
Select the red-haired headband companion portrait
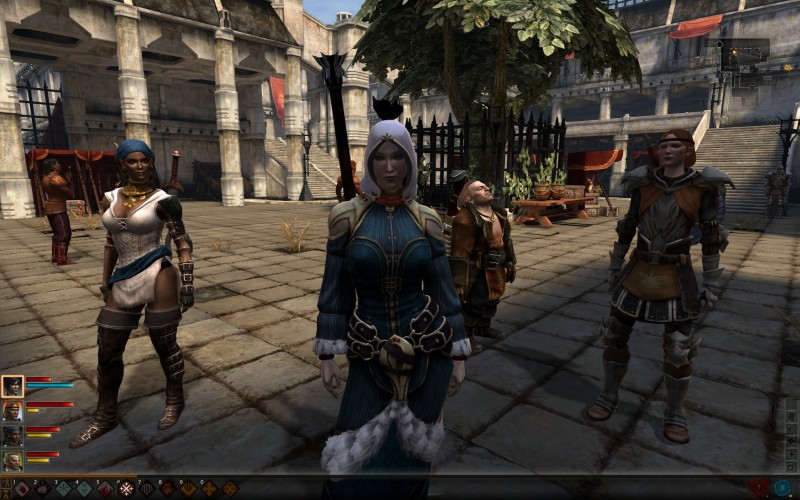point(12,411)
